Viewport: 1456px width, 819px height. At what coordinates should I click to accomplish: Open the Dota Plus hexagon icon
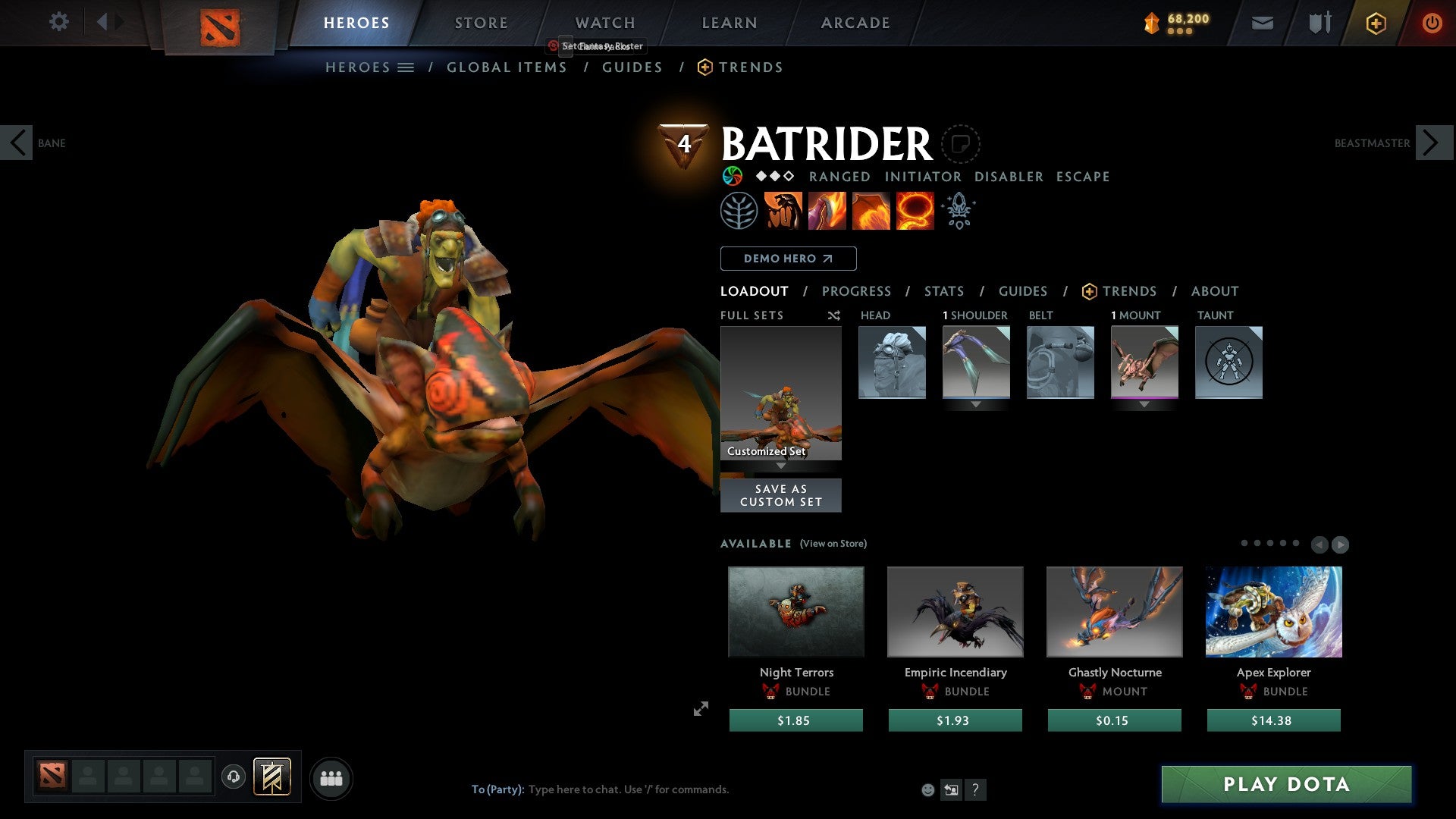(x=1376, y=23)
